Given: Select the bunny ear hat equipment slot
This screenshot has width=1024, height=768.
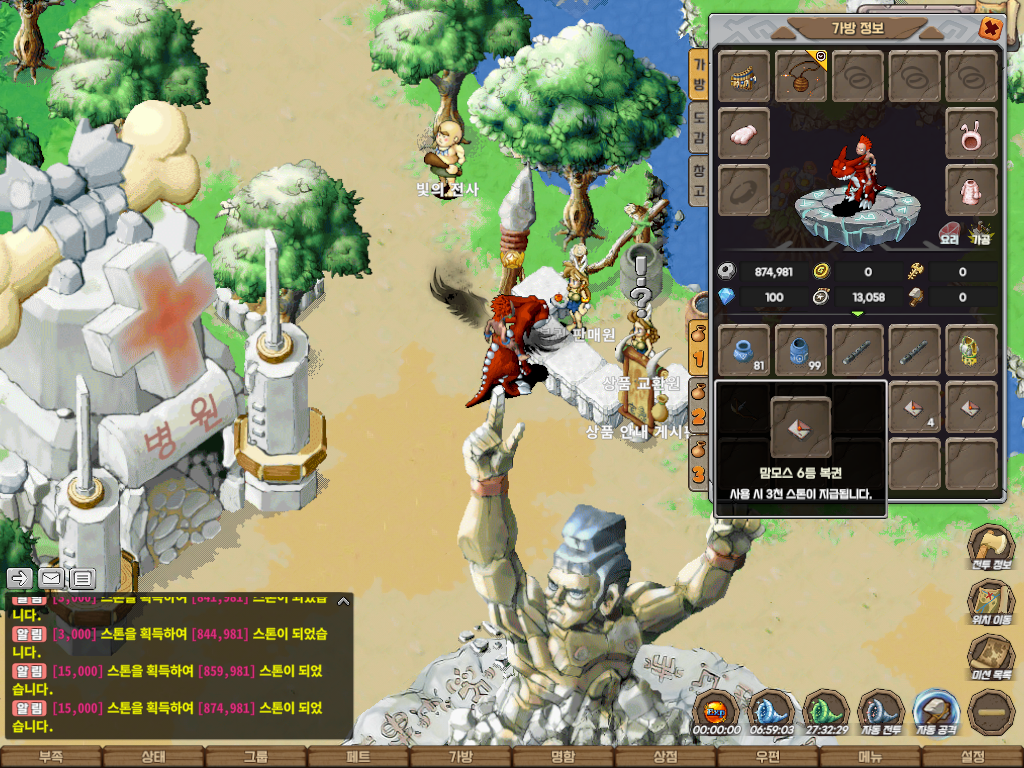Looking at the screenshot, I should (x=971, y=133).
